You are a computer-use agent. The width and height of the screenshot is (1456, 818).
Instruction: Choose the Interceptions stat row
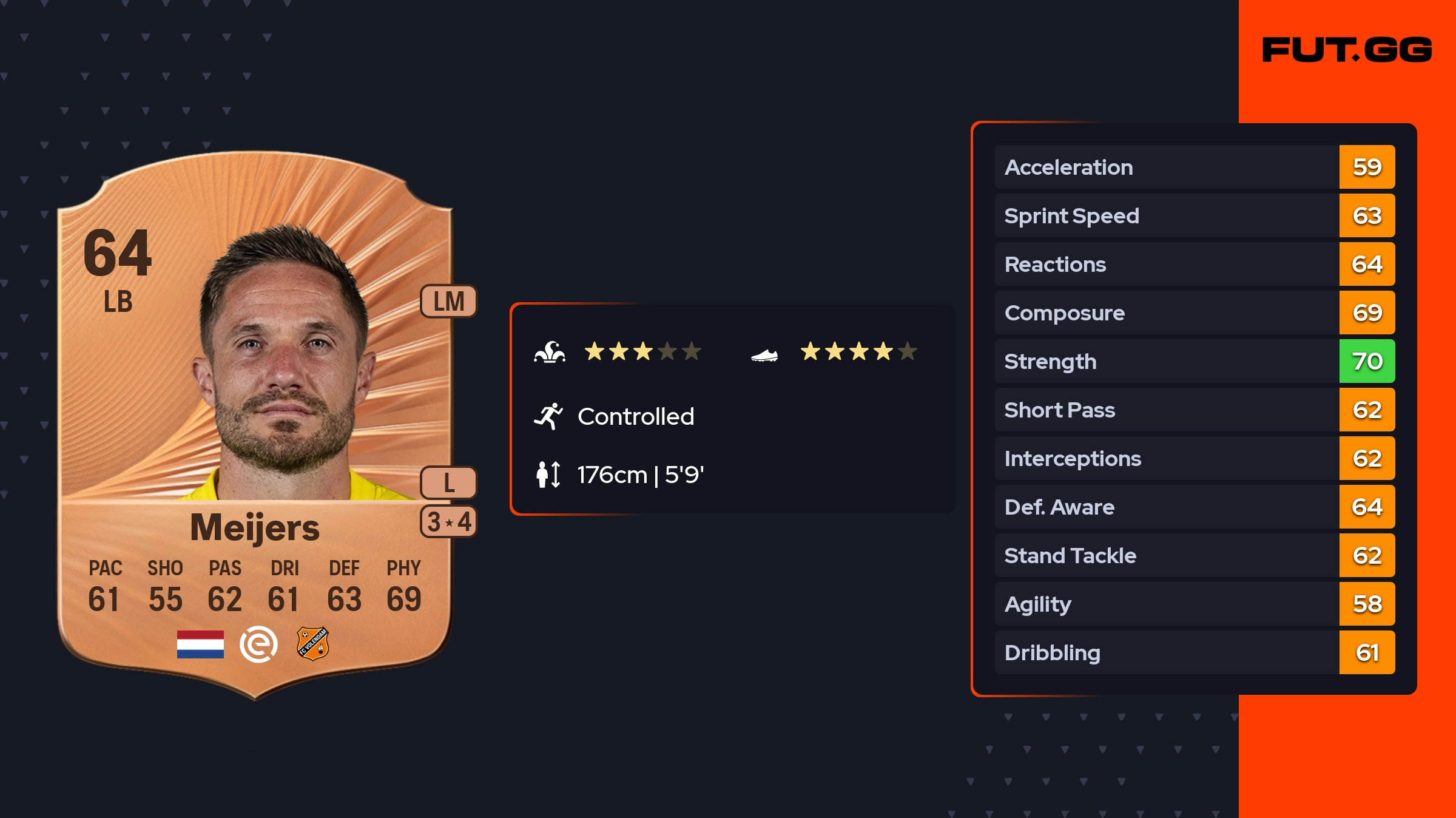tap(1194, 459)
